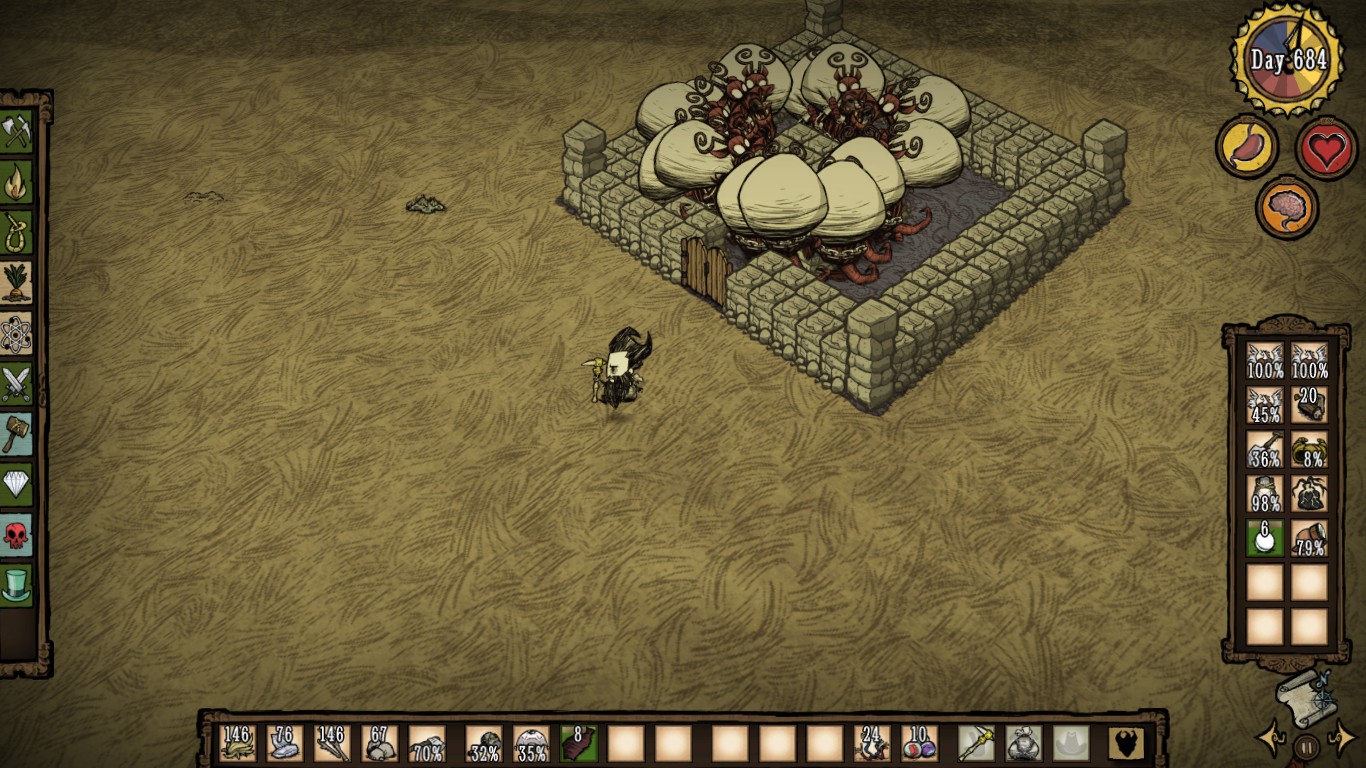Pause the game with the pause button

click(1306, 746)
